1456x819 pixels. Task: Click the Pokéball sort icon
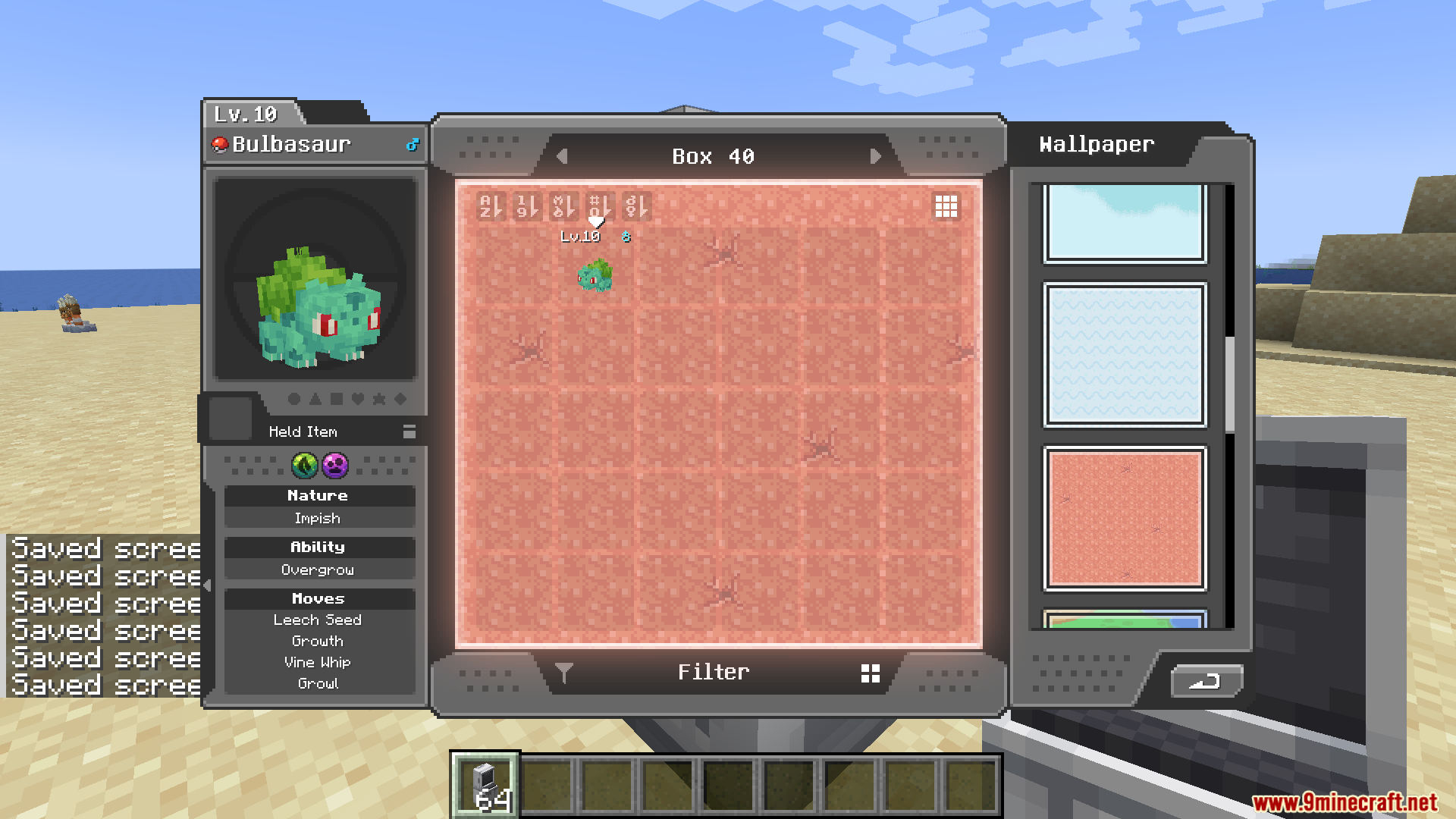(x=563, y=207)
